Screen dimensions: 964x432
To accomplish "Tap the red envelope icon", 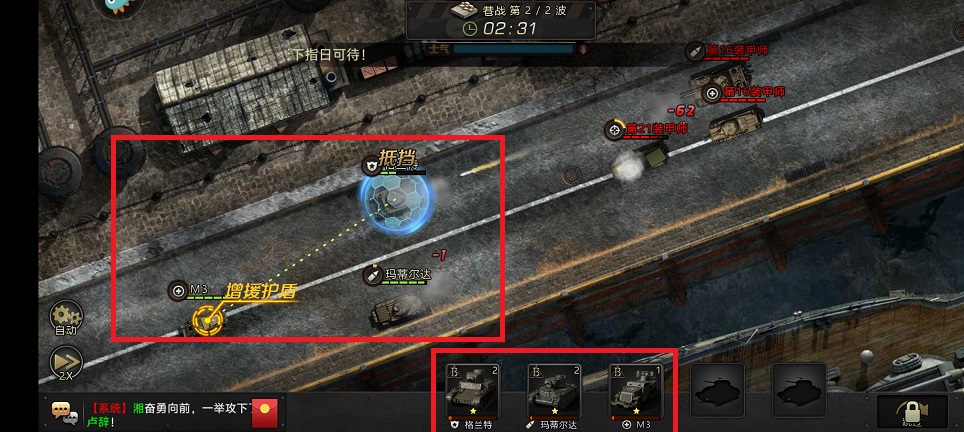I will tap(264, 409).
